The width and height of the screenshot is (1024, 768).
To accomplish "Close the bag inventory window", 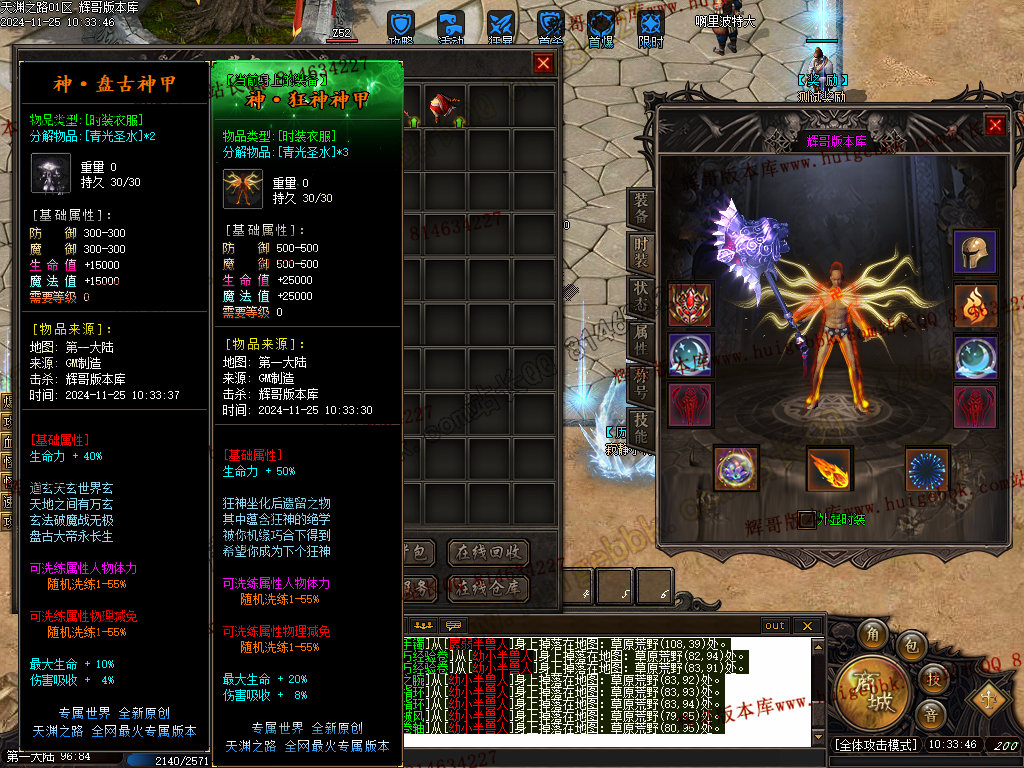I will coord(543,64).
